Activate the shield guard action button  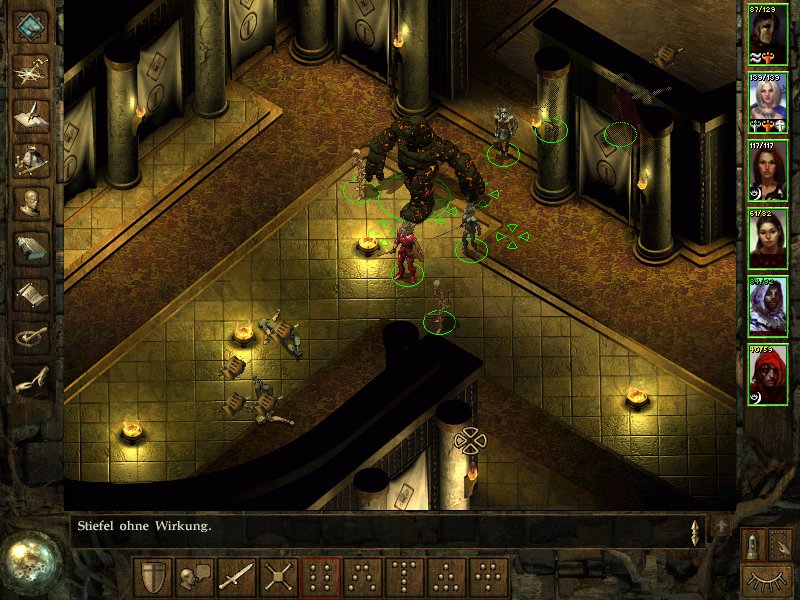(153, 577)
